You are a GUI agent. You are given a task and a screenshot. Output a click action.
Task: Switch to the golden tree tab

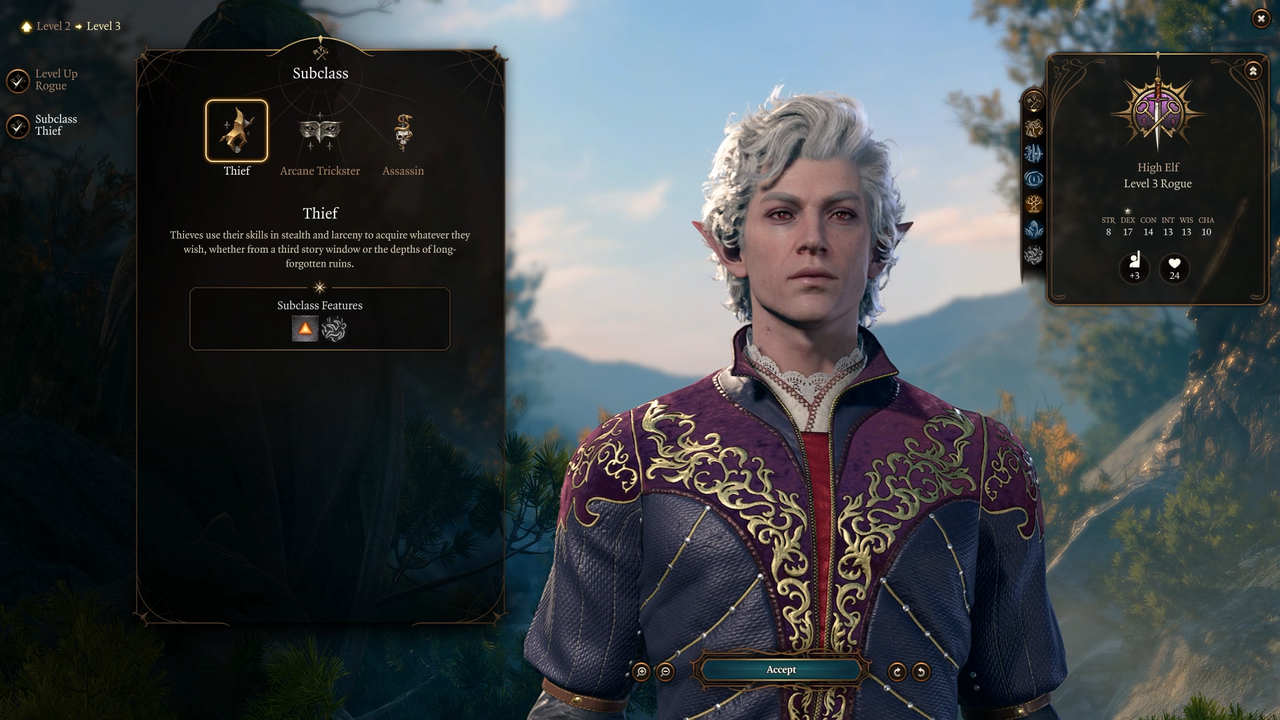pos(1034,204)
